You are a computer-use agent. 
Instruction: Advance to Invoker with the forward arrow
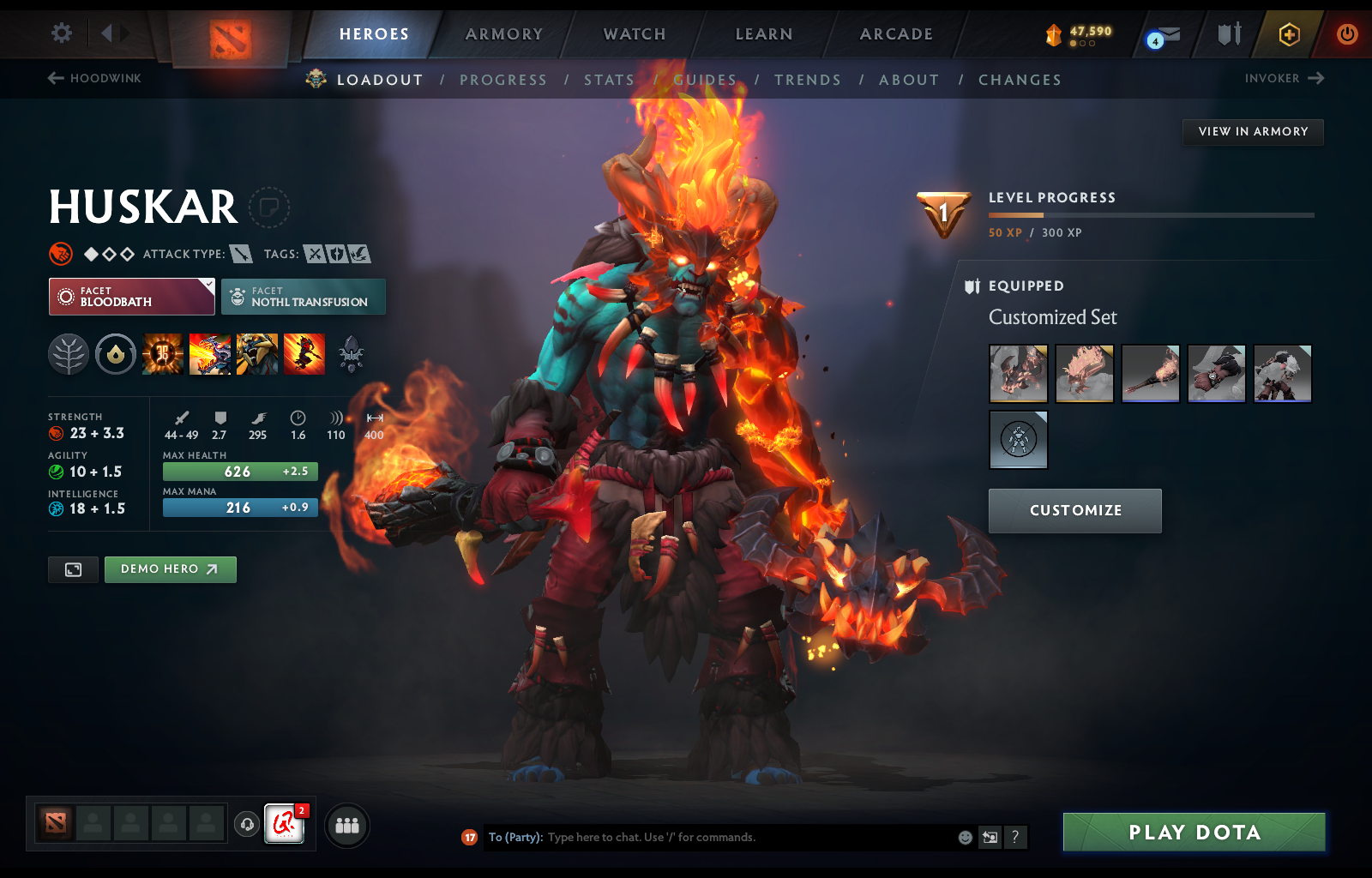pos(1318,78)
